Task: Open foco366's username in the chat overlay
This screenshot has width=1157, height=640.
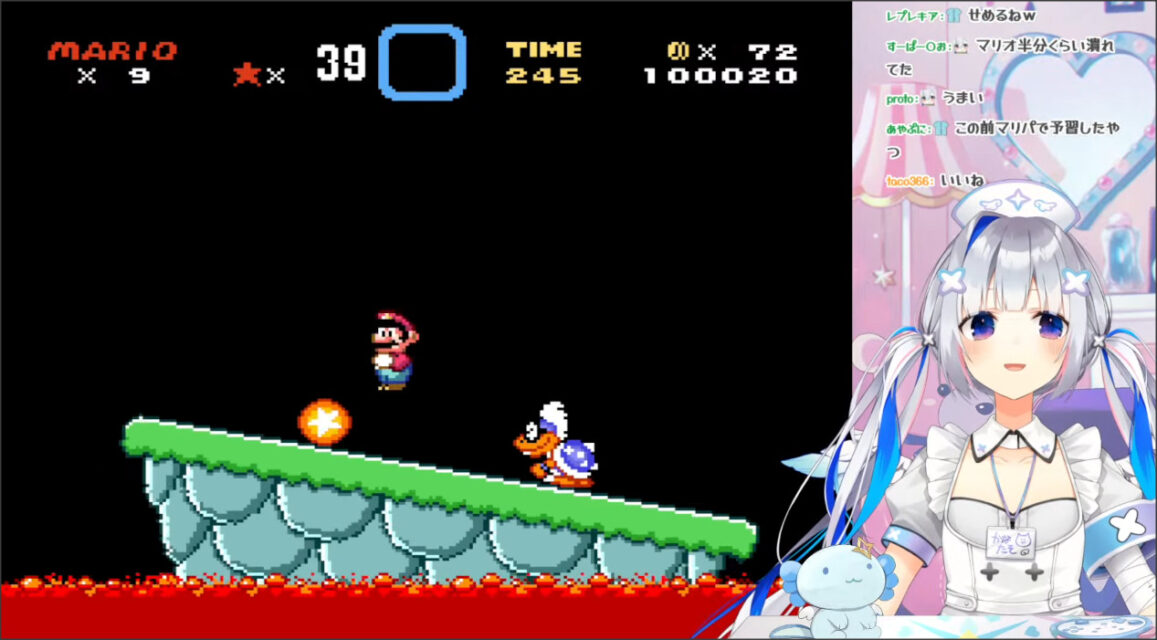Action: pyautogui.click(x=908, y=181)
